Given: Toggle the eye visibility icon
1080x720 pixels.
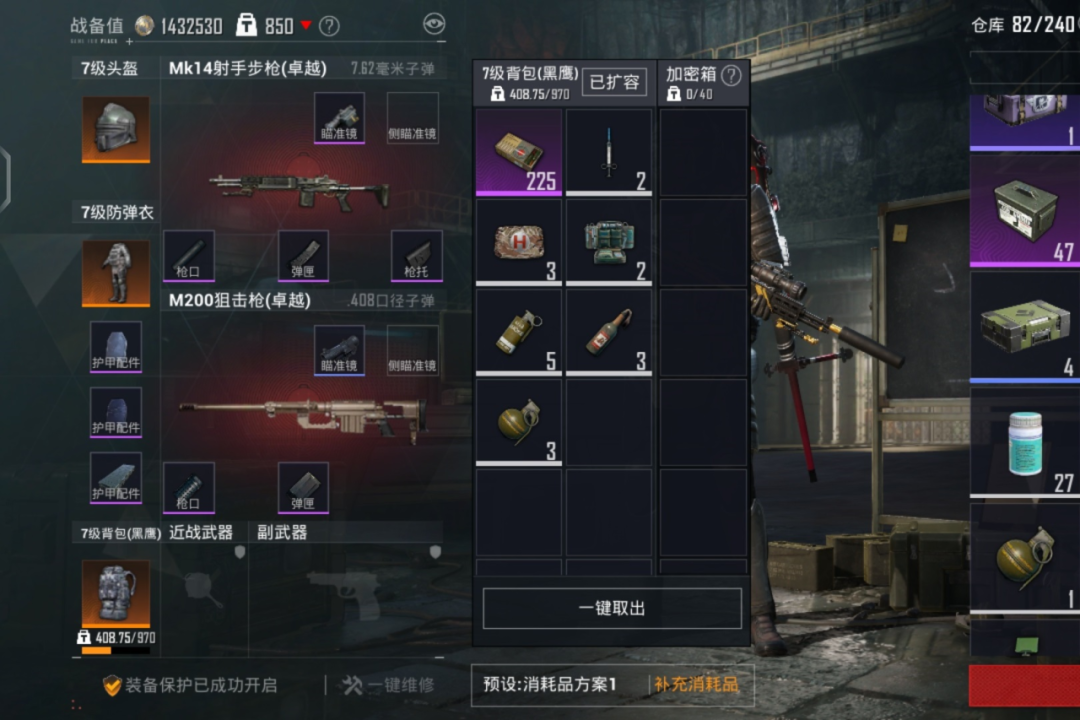Looking at the screenshot, I should point(434,25).
